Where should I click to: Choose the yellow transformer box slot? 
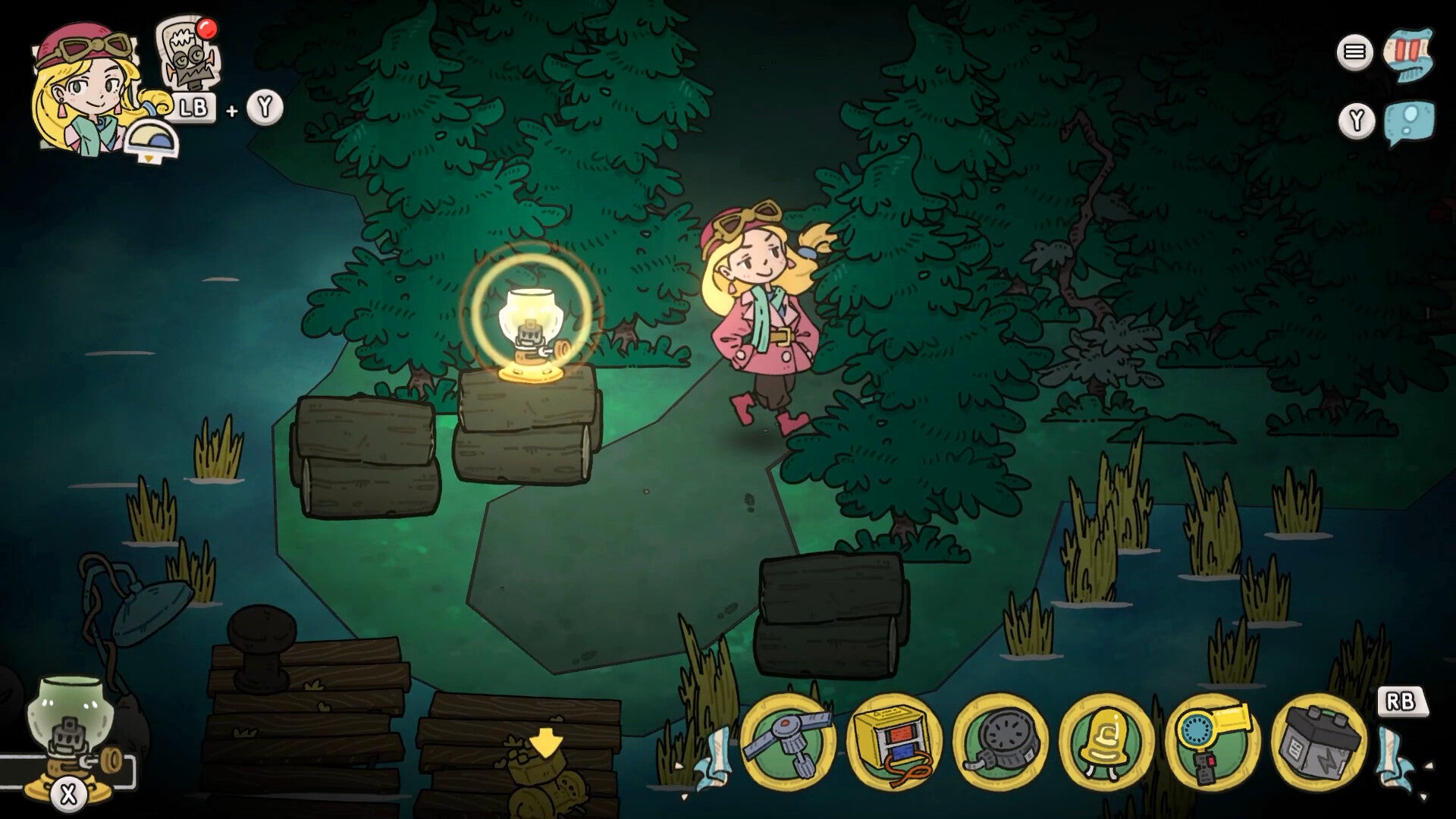(x=894, y=742)
